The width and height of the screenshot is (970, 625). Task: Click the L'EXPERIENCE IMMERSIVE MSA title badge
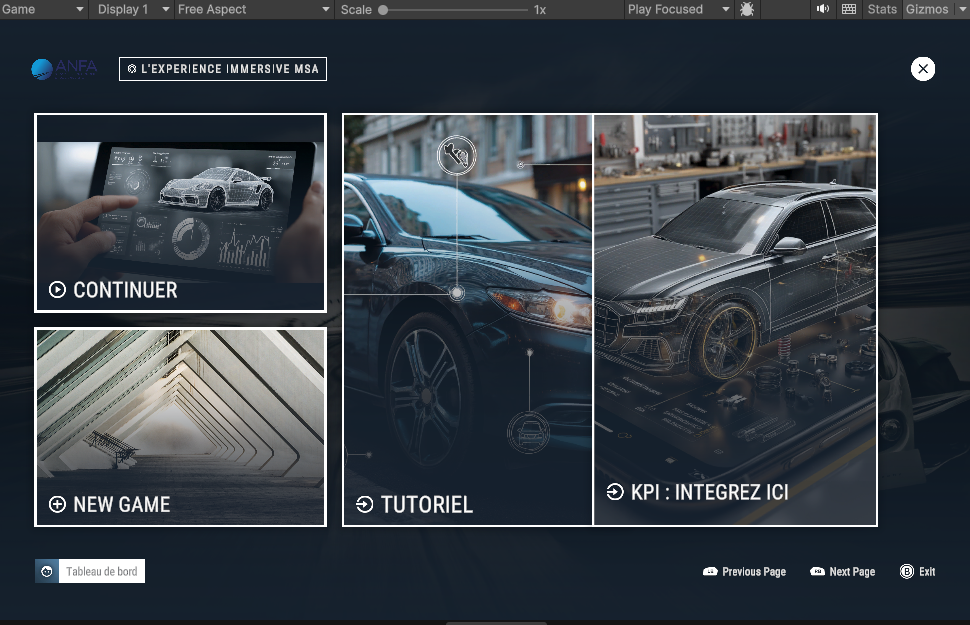coord(222,69)
